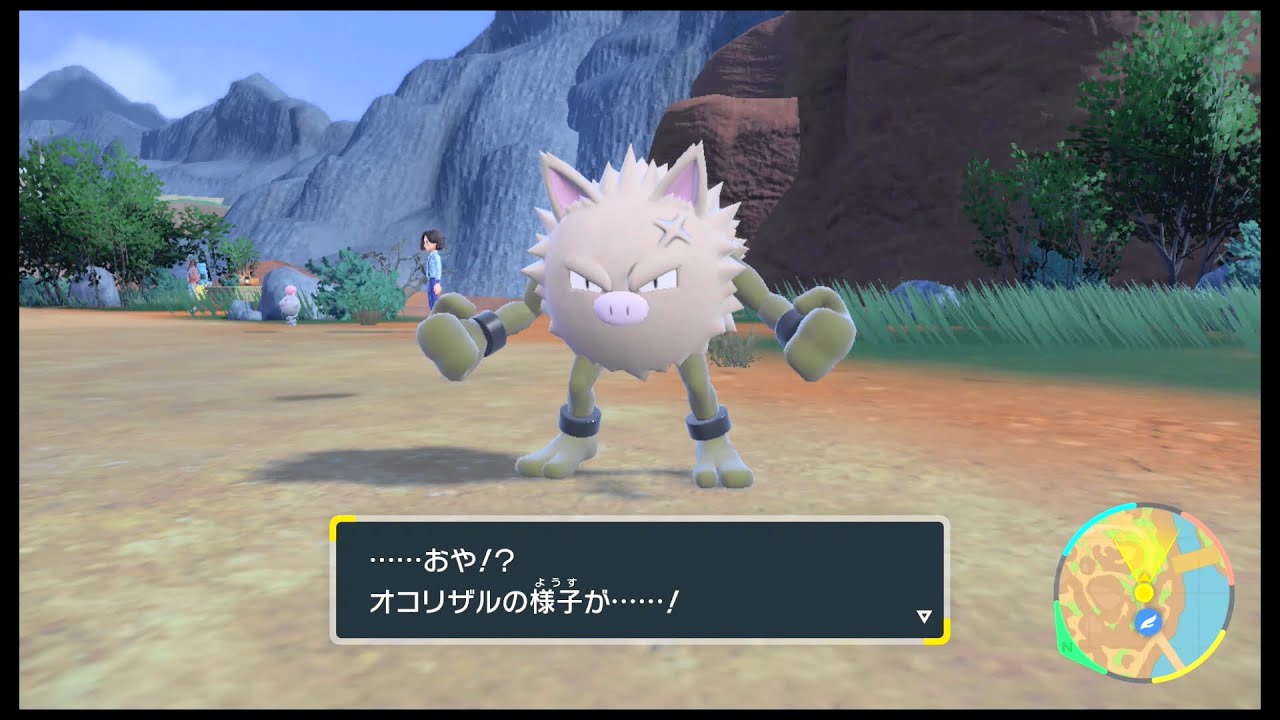This screenshot has width=1280, height=720.
Task: Select the yellow player position marker on minimap
Action: point(1143,592)
